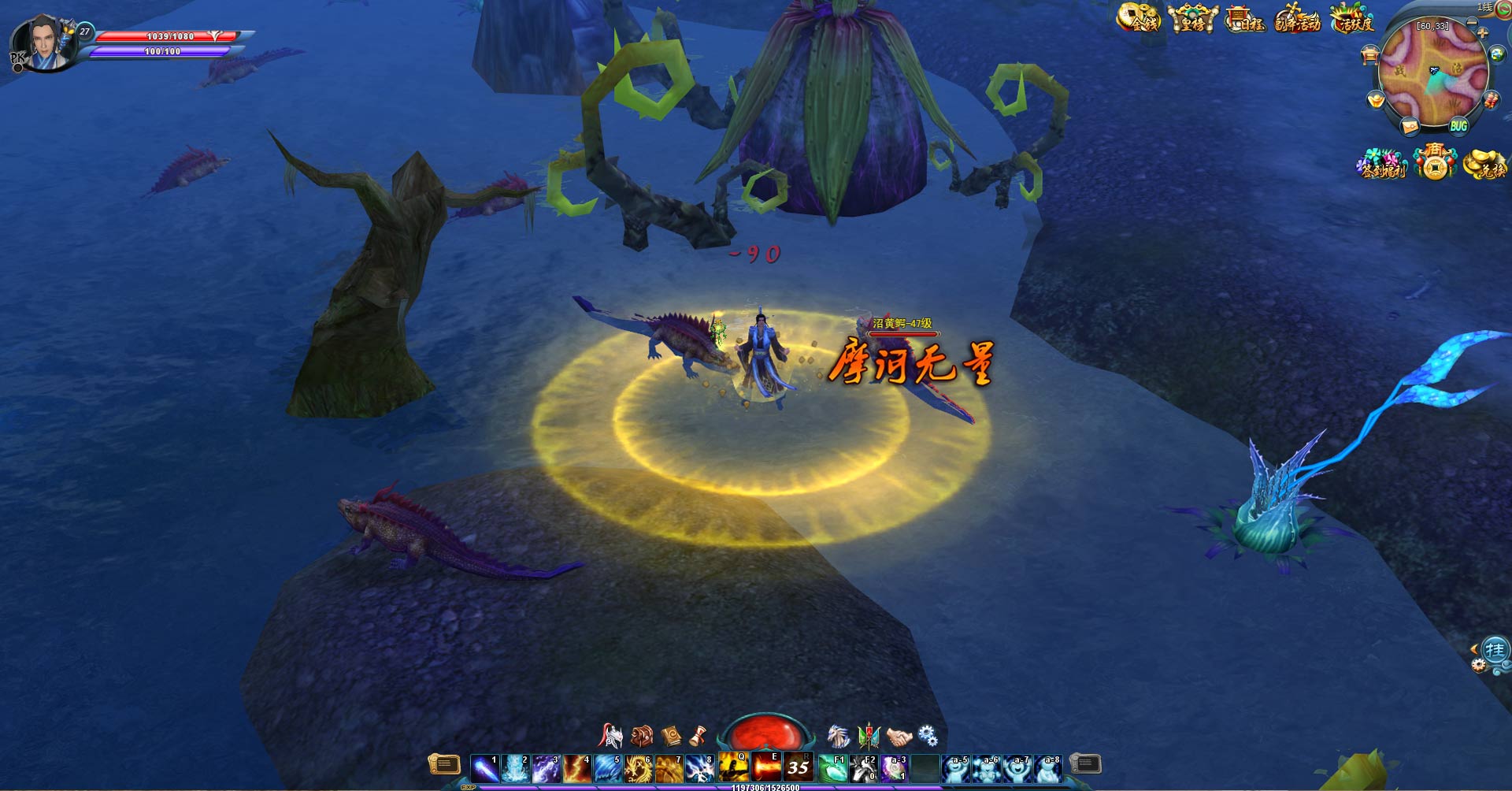Open the 日程 schedule
This screenshot has width=1512, height=791.
[x=1245, y=19]
